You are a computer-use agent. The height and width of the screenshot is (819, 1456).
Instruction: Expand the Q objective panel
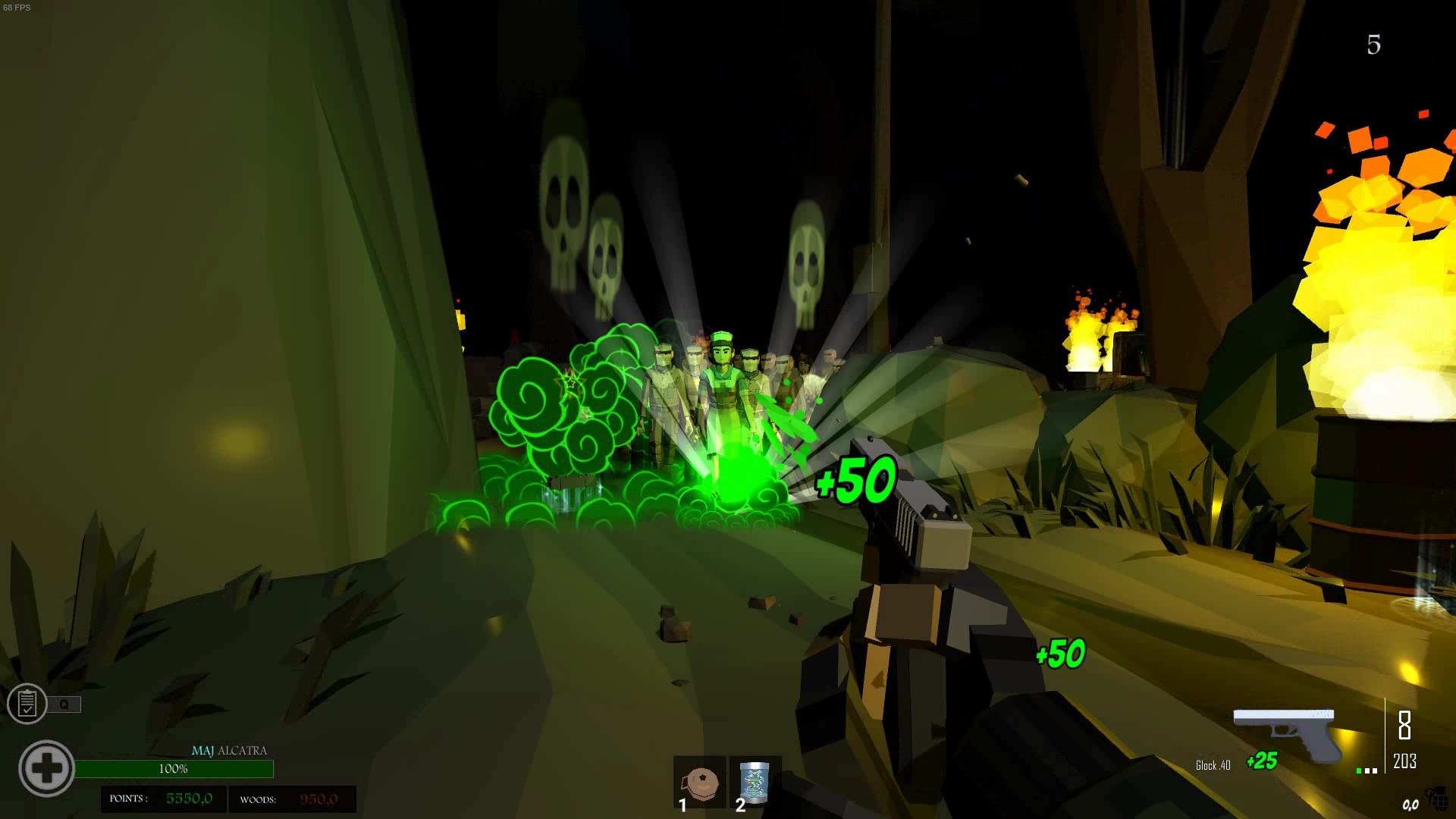click(x=65, y=704)
